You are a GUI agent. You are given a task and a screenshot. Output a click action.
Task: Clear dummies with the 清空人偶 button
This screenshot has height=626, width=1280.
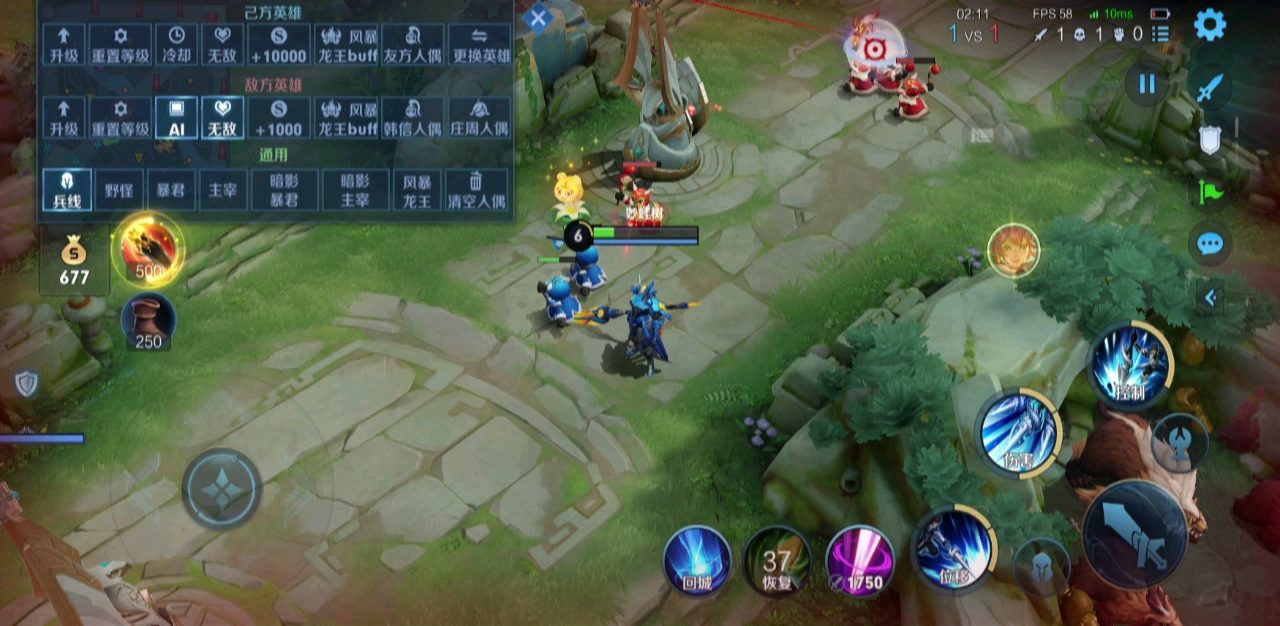(476, 189)
